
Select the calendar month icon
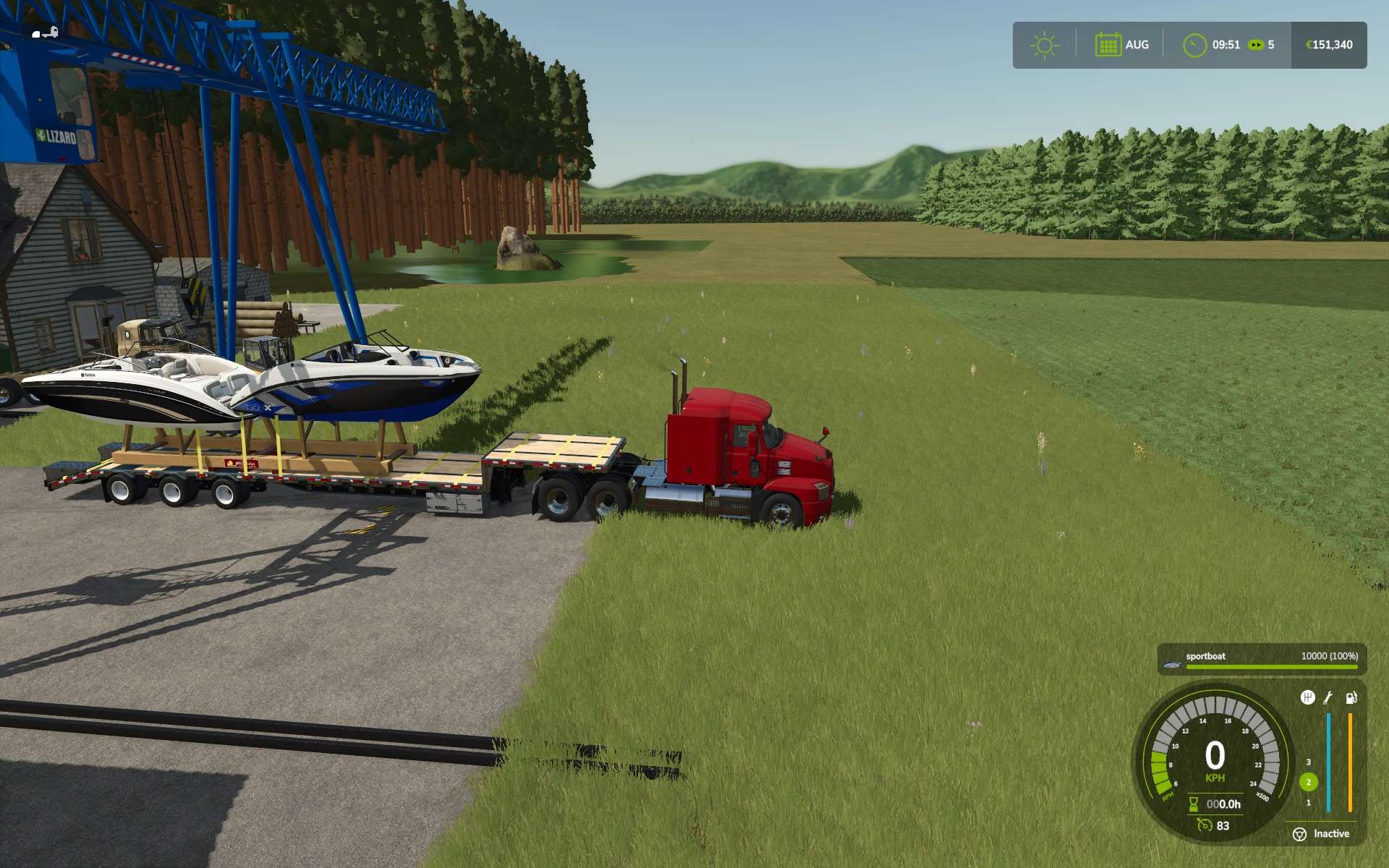pyautogui.click(x=1108, y=45)
